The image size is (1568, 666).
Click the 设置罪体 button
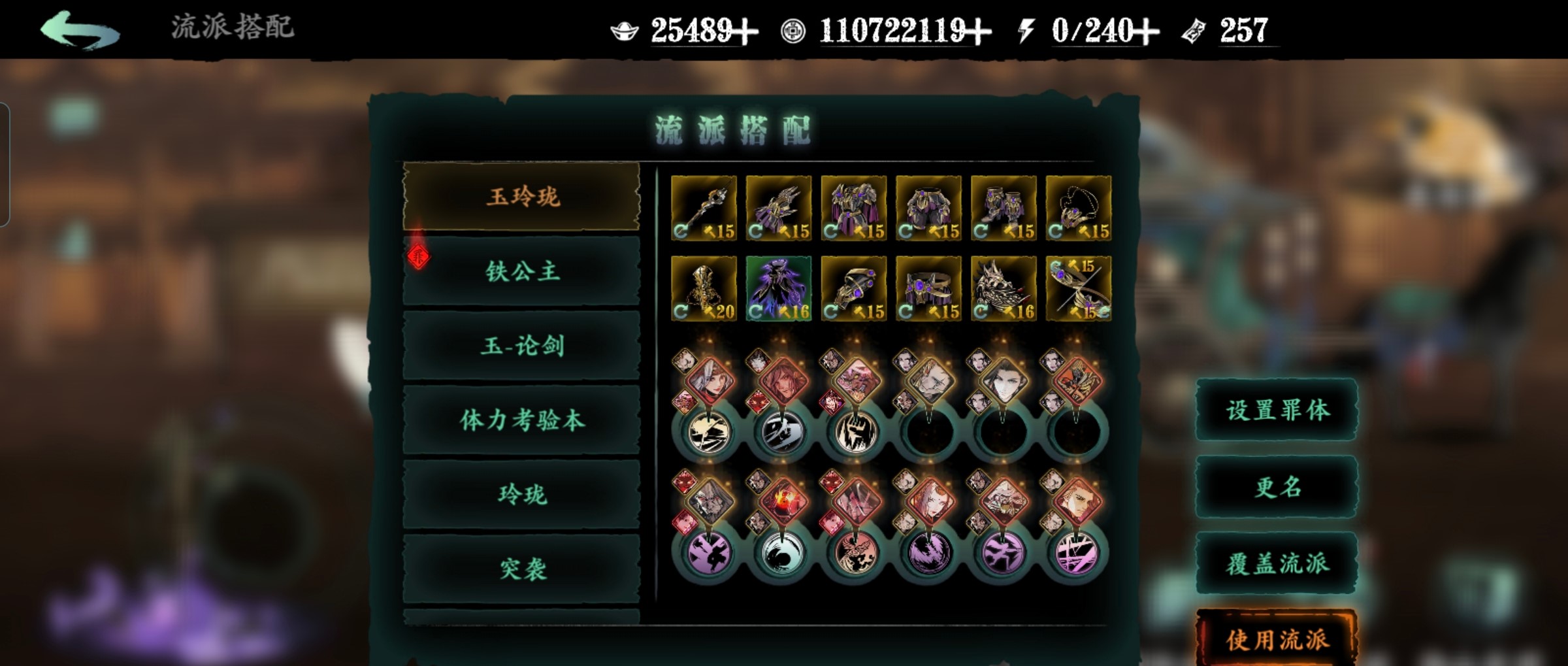pos(1277,410)
